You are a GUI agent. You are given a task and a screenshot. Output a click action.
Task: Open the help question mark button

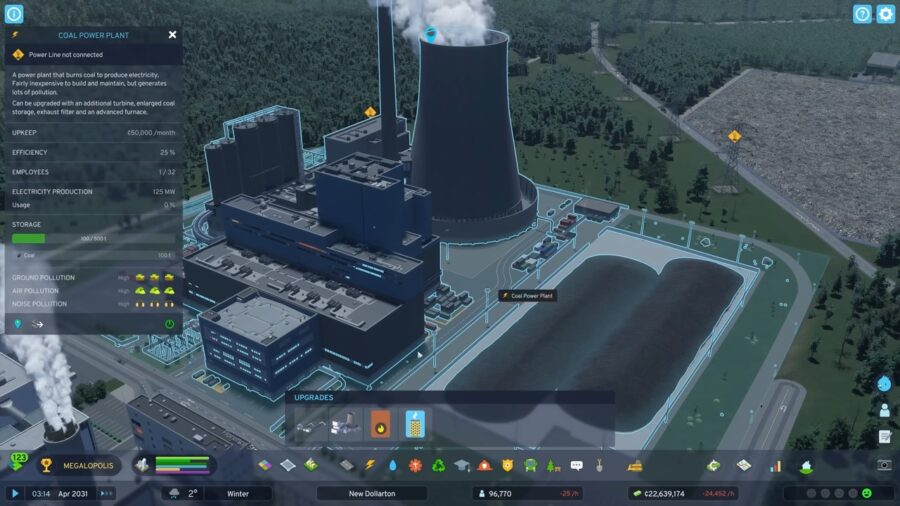pyautogui.click(x=862, y=14)
